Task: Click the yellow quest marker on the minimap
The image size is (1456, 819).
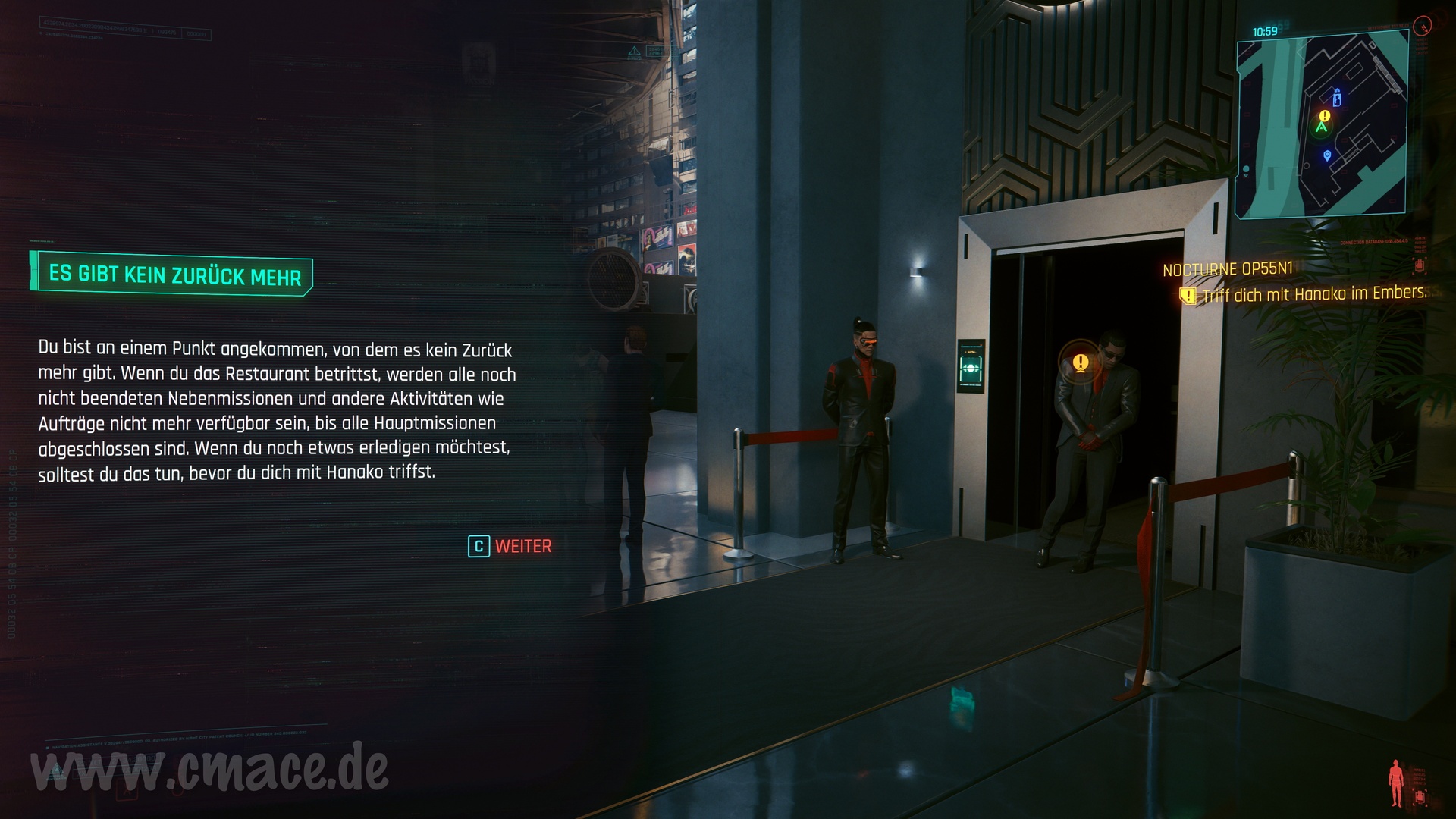Action: pyautogui.click(x=1324, y=116)
